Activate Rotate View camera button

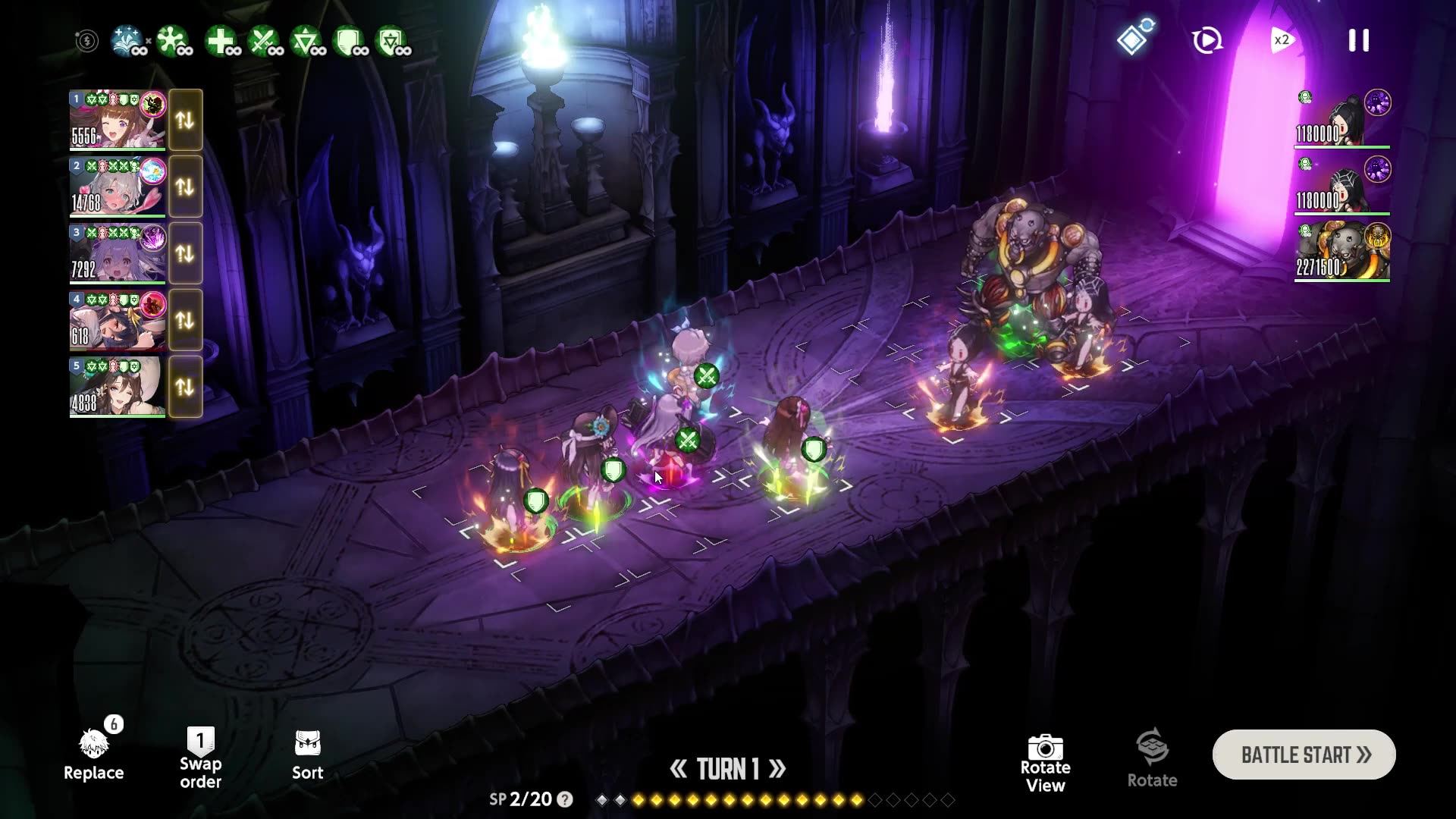coord(1045,762)
